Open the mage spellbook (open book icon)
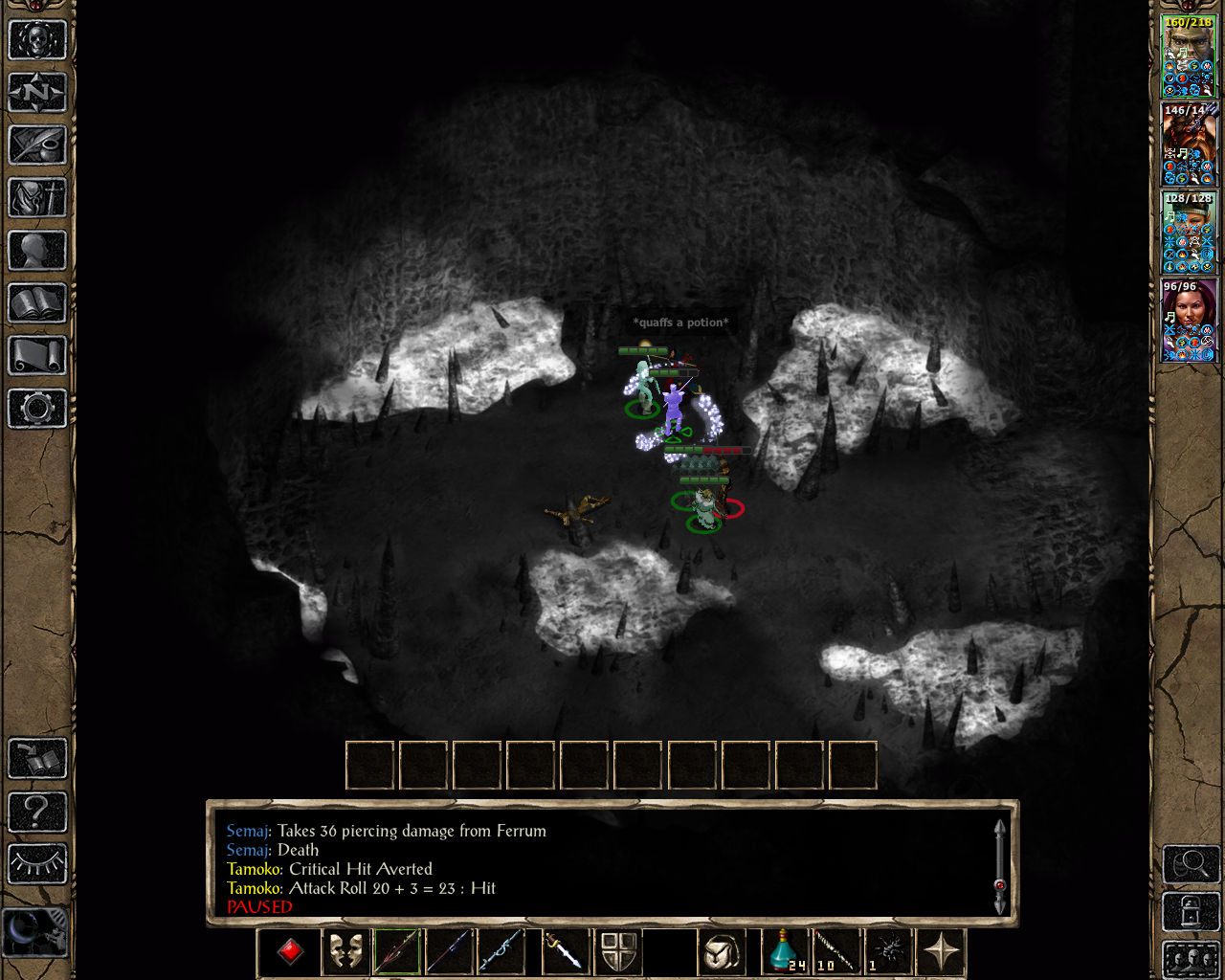 click(x=37, y=303)
